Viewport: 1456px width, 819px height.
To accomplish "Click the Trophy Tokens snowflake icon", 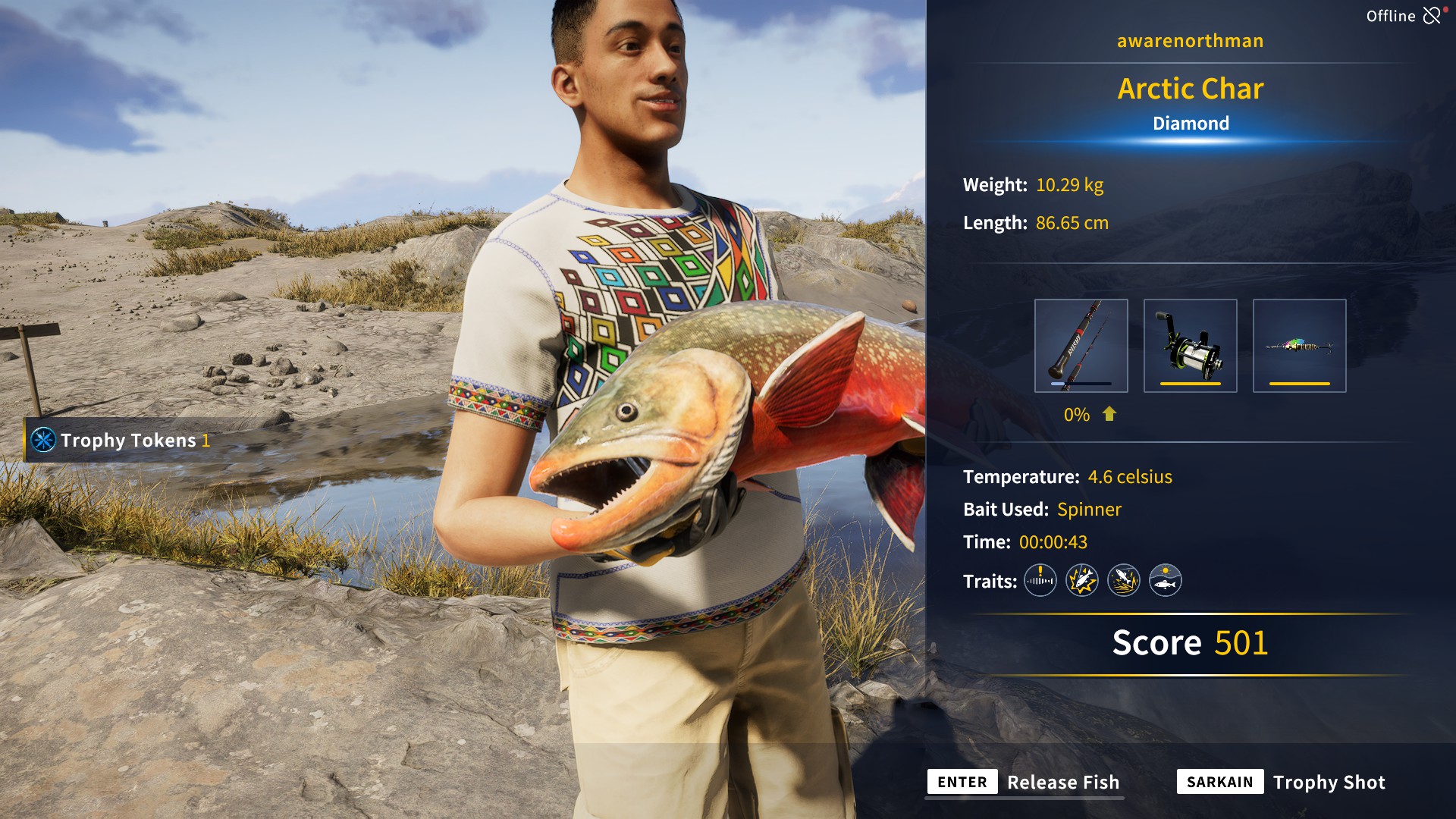I will (x=43, y=440).
